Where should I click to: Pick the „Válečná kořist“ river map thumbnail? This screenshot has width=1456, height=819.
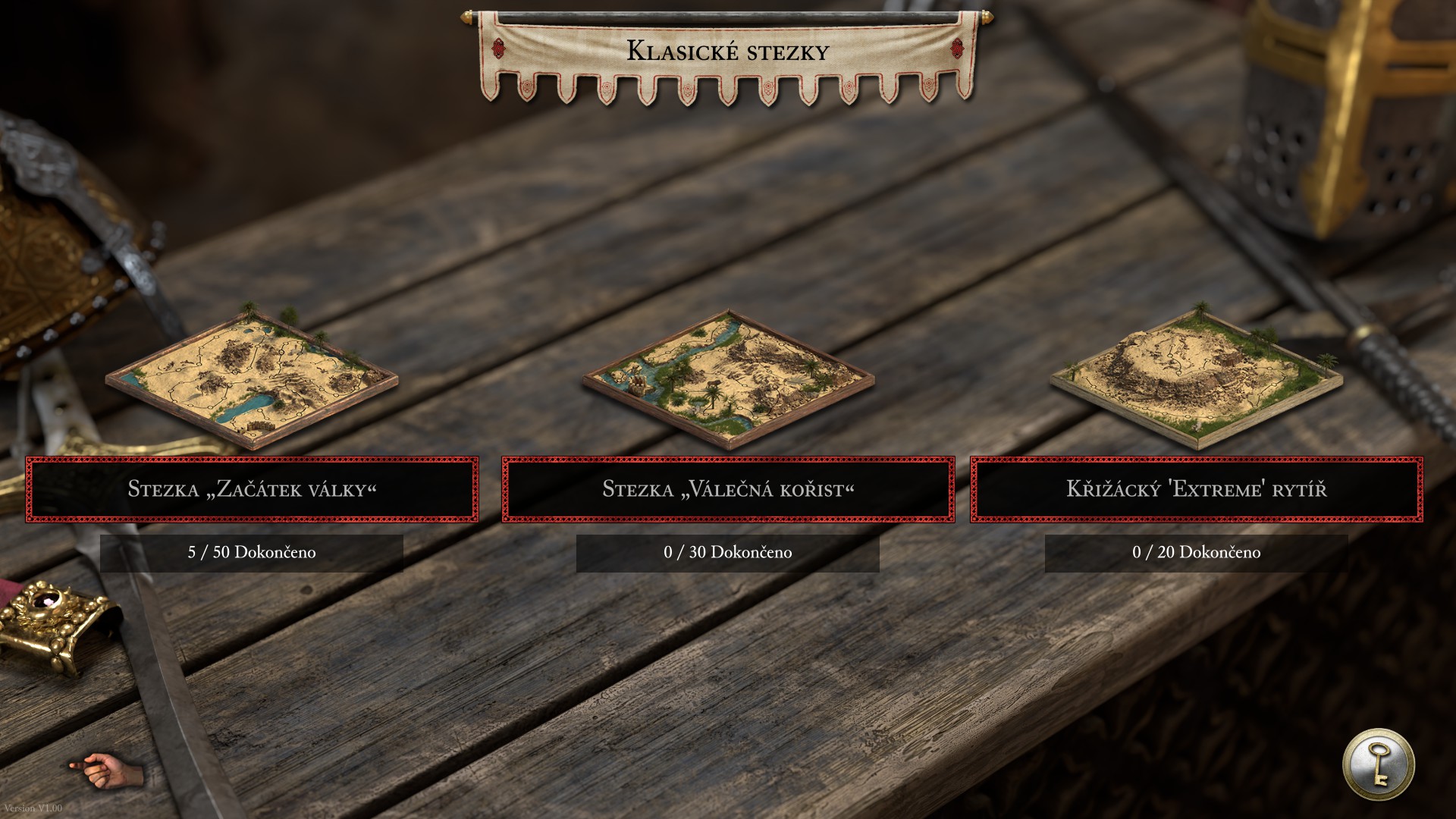click(728, 377)
